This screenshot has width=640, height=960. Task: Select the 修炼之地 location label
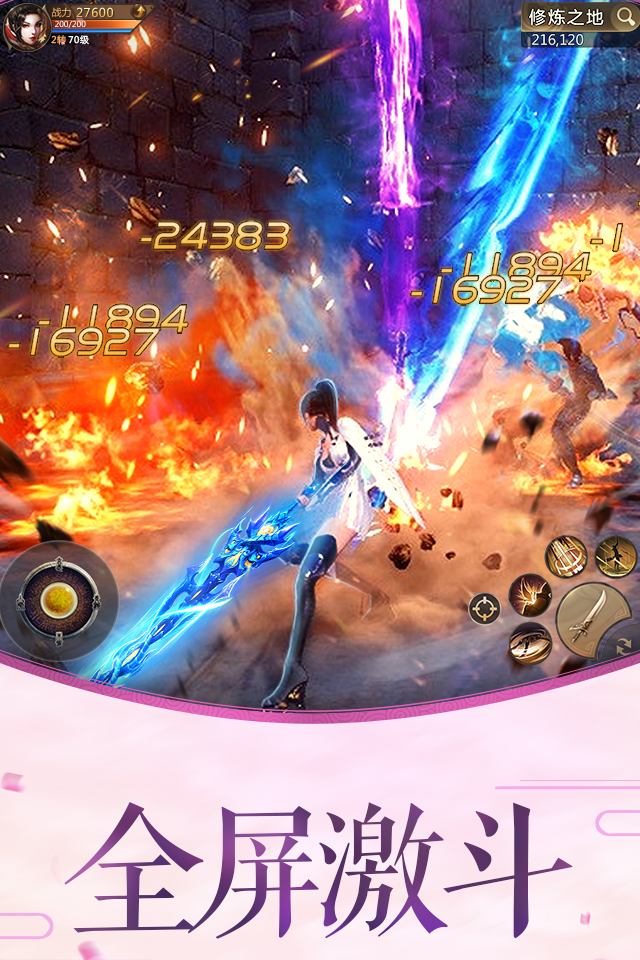(565, 17)
